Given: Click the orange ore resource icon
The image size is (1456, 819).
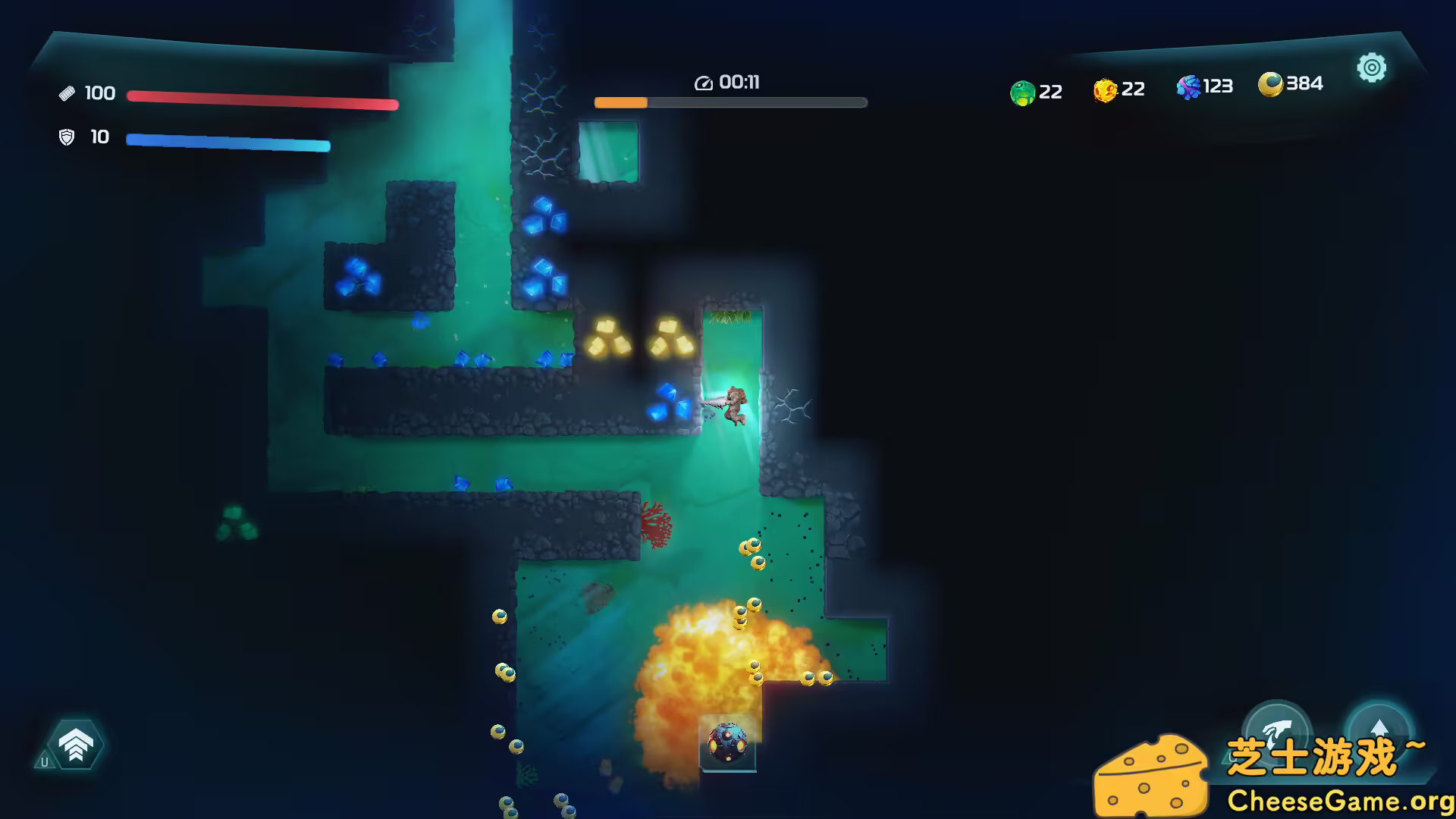Looking at the screenshot, I should (1104, 89).
